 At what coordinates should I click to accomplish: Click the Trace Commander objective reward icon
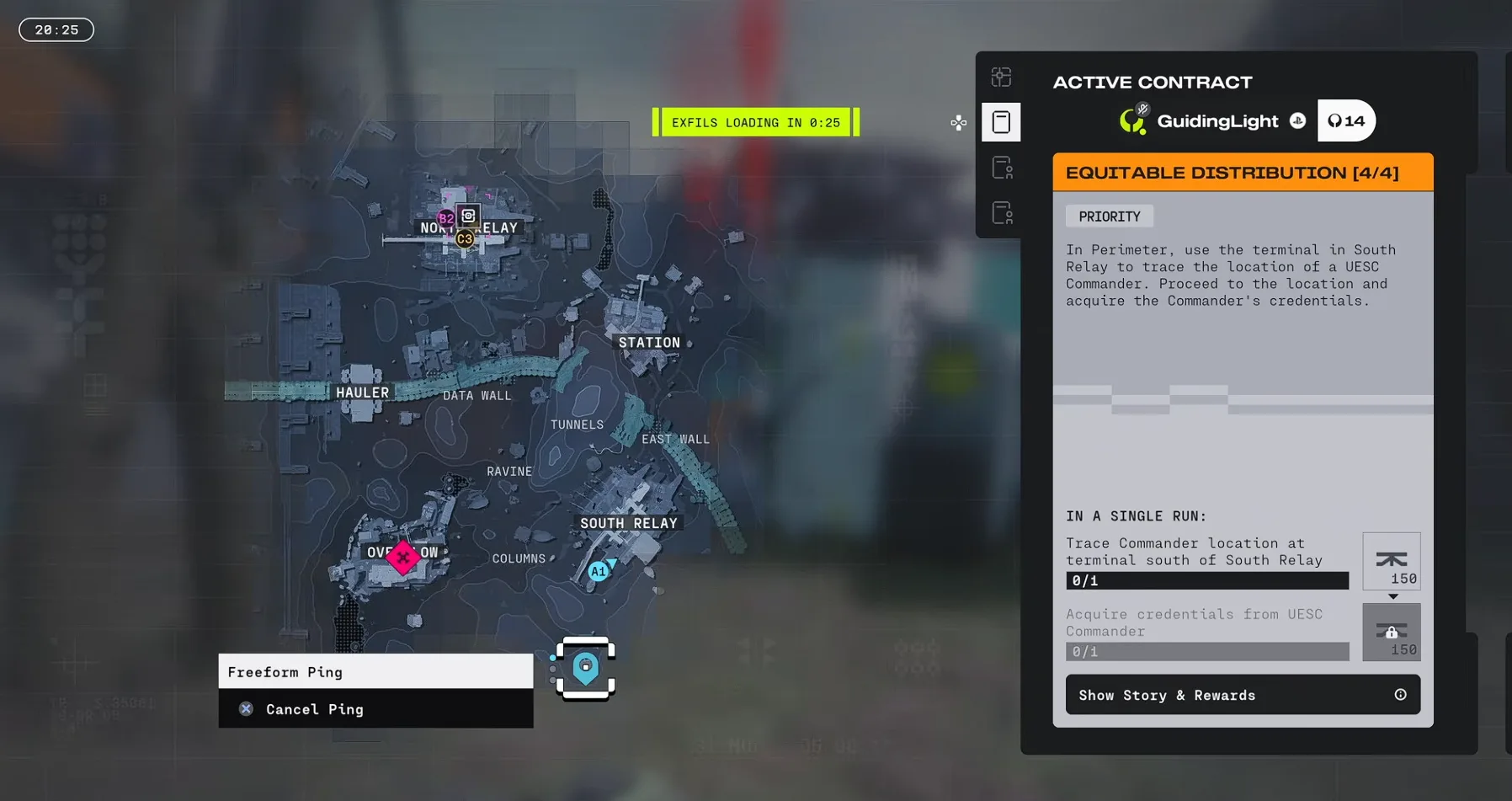pos(1391,561)
